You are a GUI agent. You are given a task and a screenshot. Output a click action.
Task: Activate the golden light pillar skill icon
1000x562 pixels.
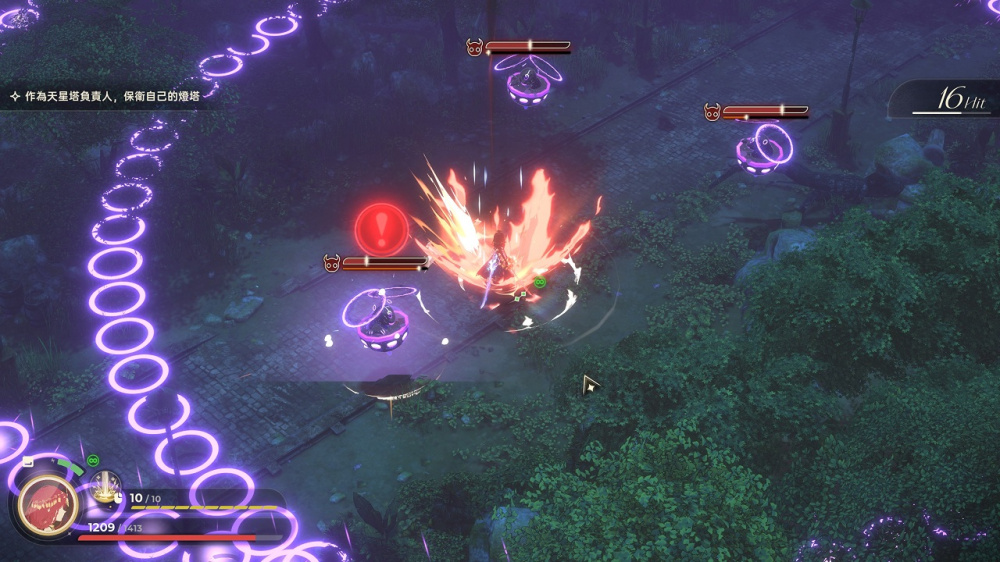[105, 488]
